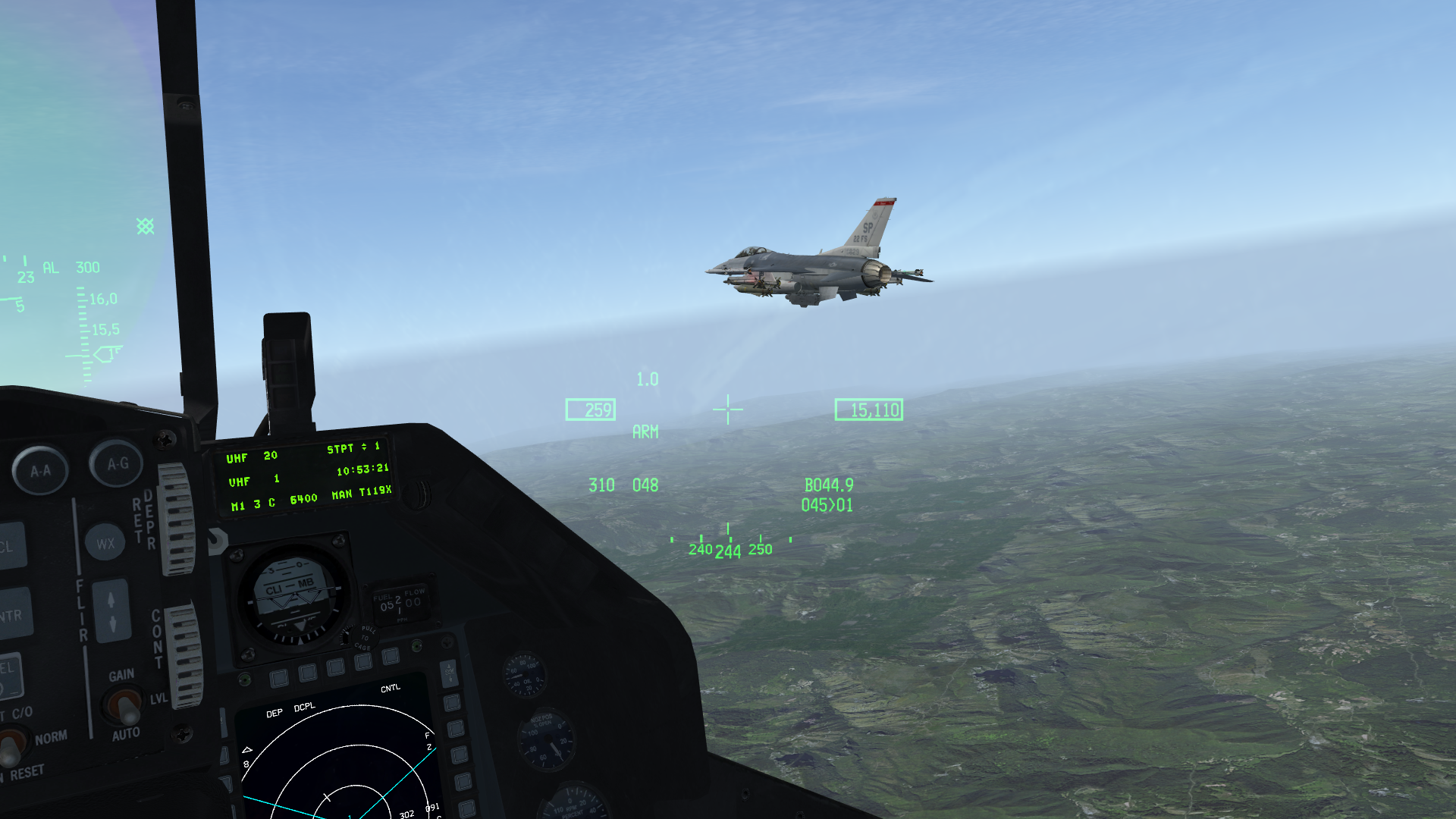Click the MFD button above DEP
This screenshot has height=819, width=1456.
point(278,678)
